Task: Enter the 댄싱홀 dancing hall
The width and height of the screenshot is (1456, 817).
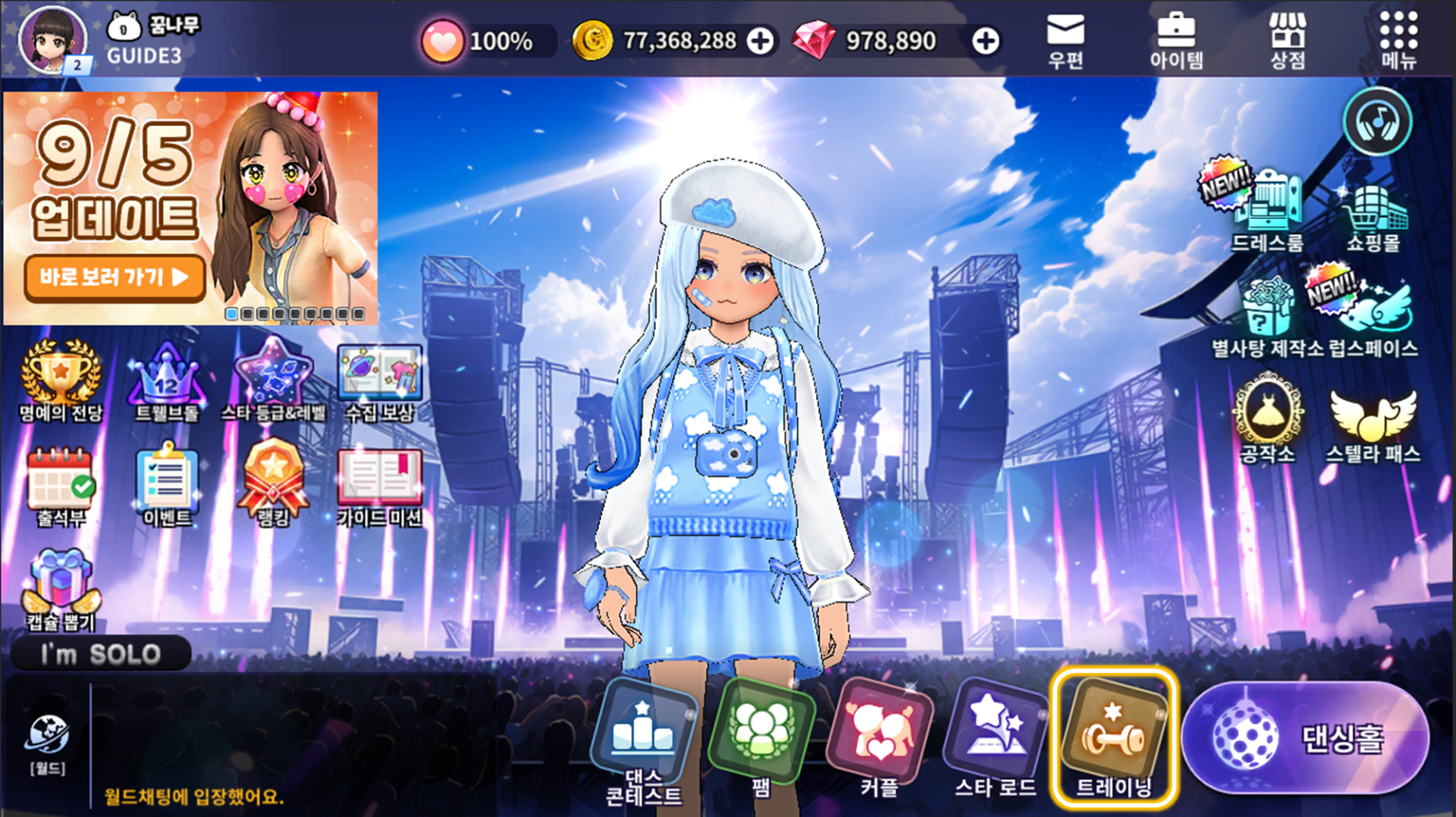Action: 1304,737
